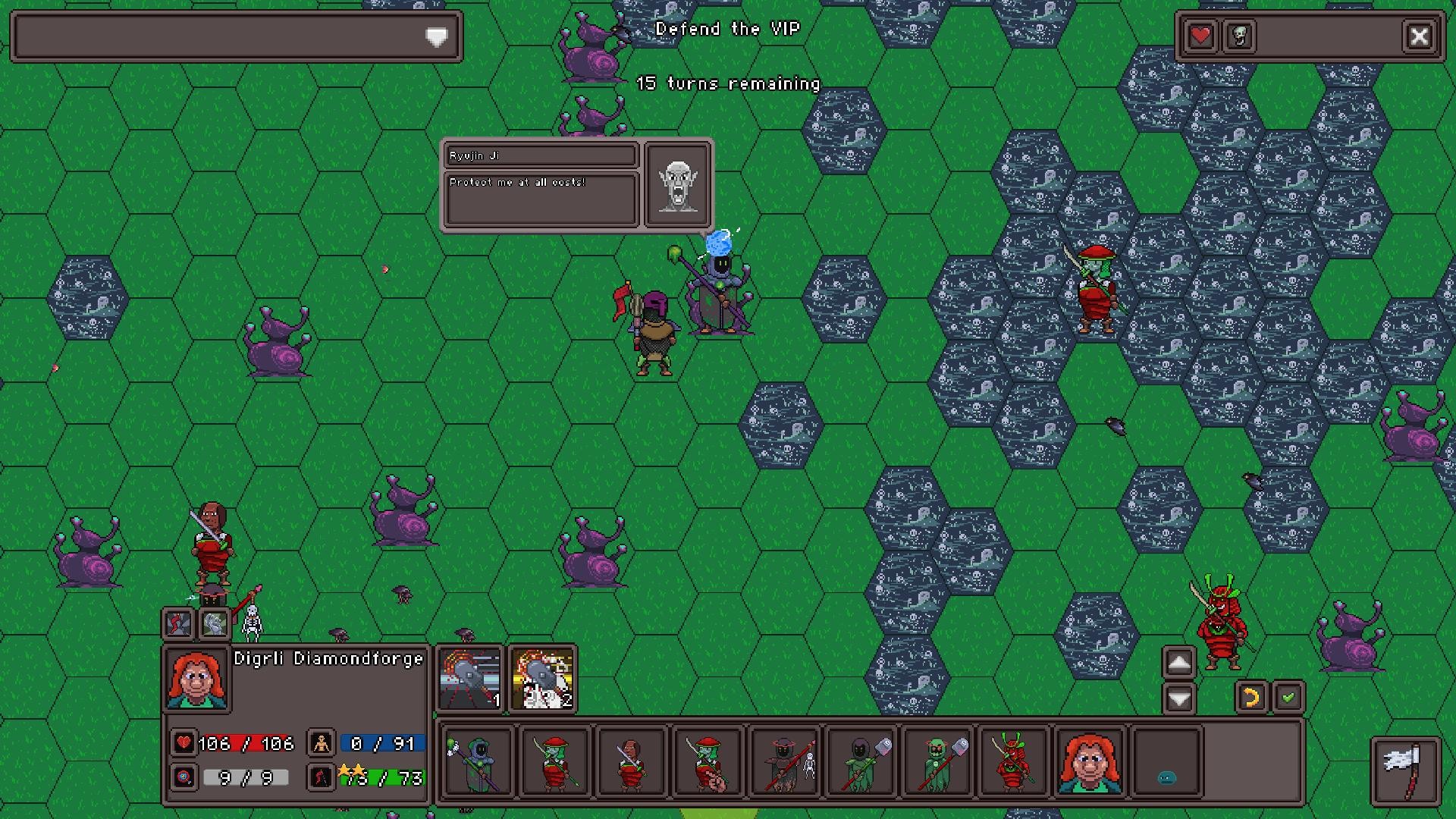Toggle the heart display in the top-right panel
This screenshot has height=819, width=1456.
click(1200, 35)
